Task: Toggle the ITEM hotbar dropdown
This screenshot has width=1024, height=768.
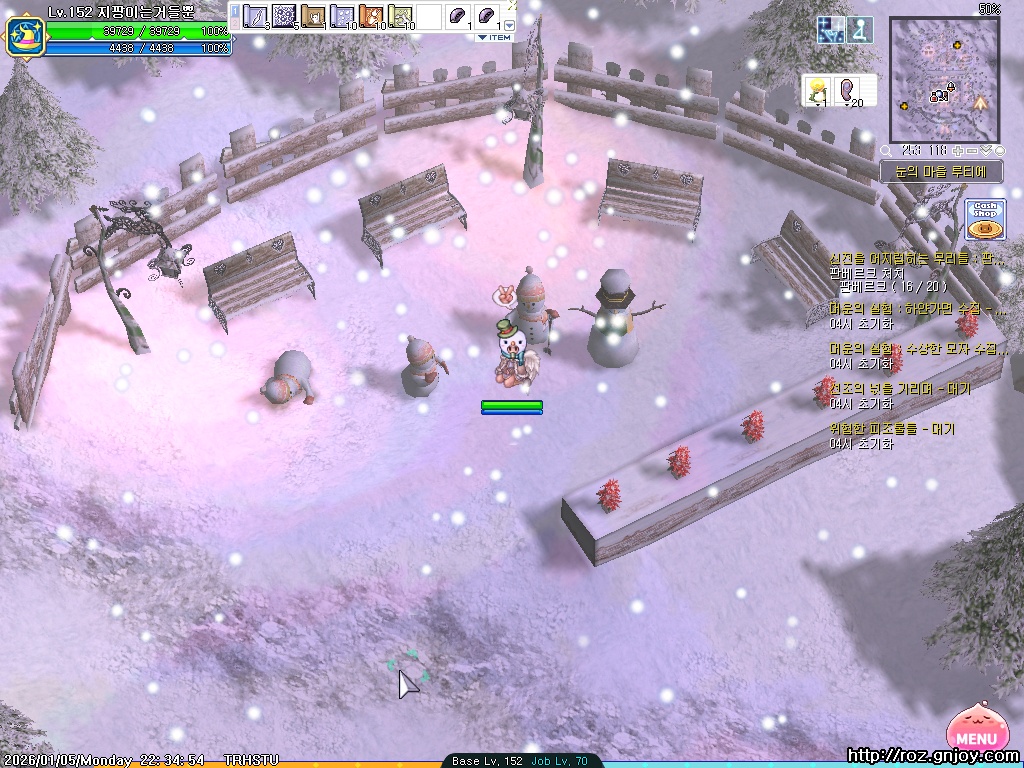Action: coord(493,37)
